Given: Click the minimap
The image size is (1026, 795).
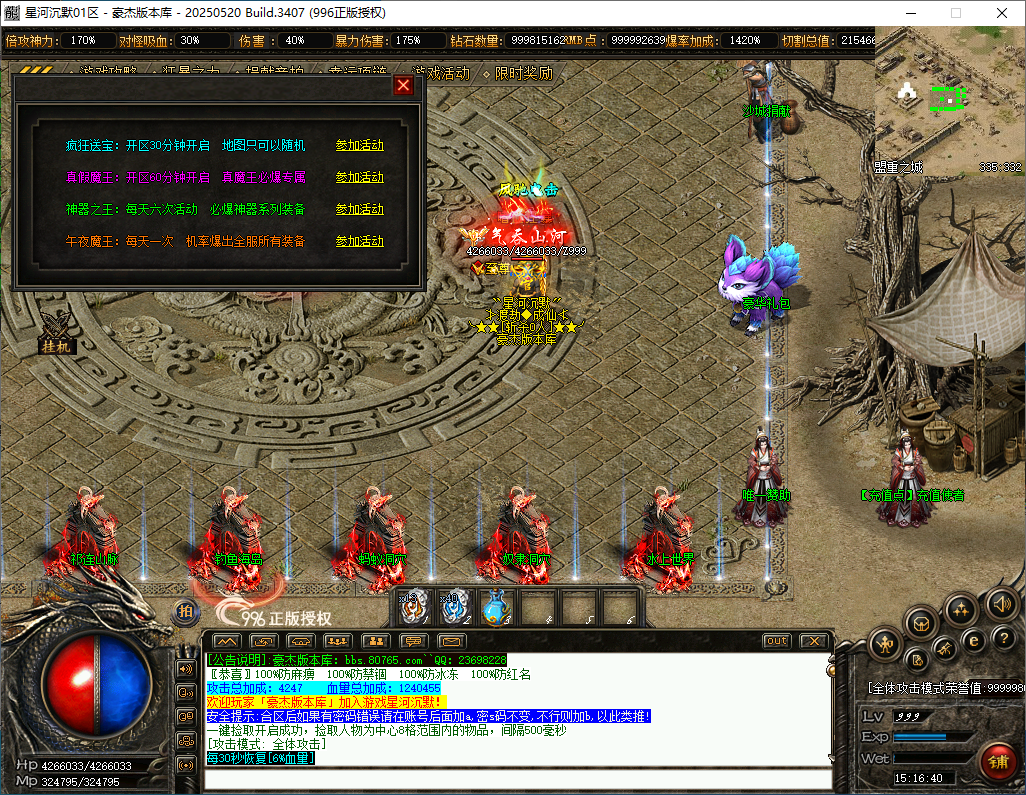Looking at the screenshot, I should pos(948,109).
